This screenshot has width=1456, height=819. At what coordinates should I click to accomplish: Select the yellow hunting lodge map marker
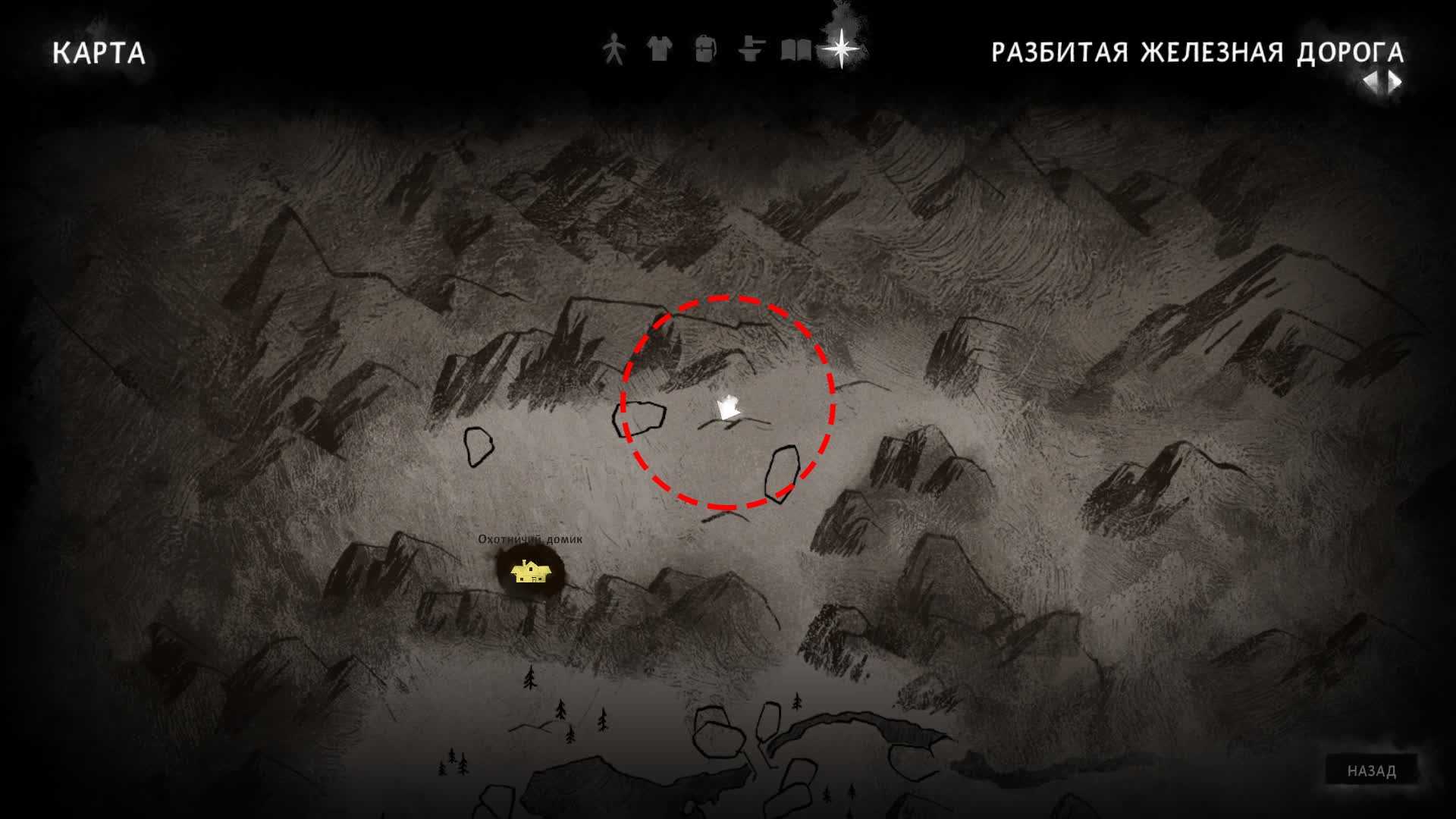click(529, 572)
